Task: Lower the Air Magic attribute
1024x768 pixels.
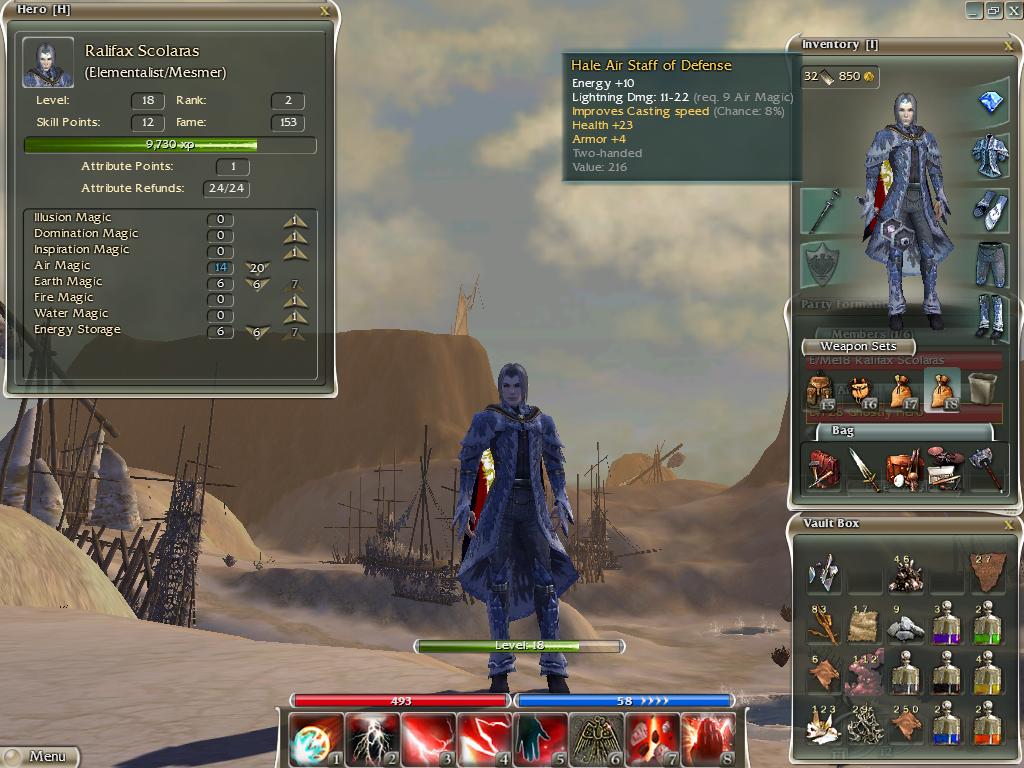Action: coord(257,269)
